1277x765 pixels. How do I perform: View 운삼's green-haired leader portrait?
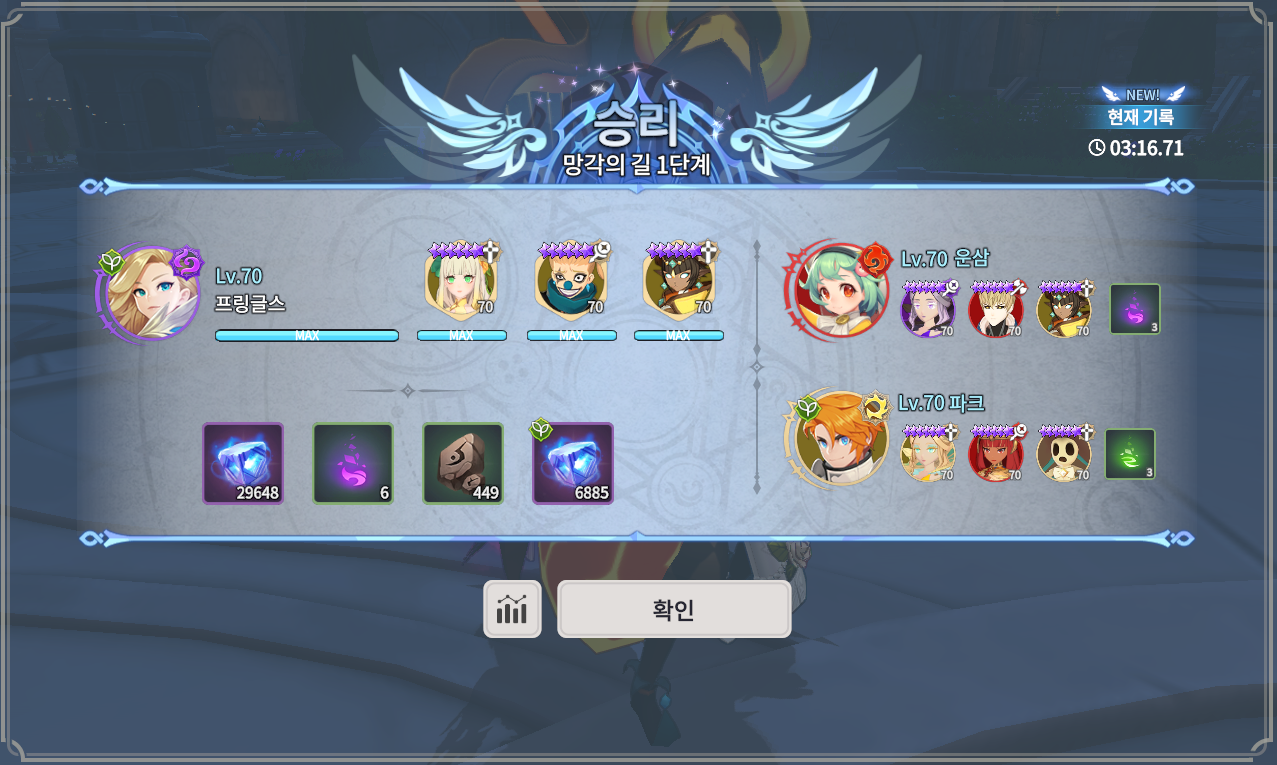tap(838, 290)
